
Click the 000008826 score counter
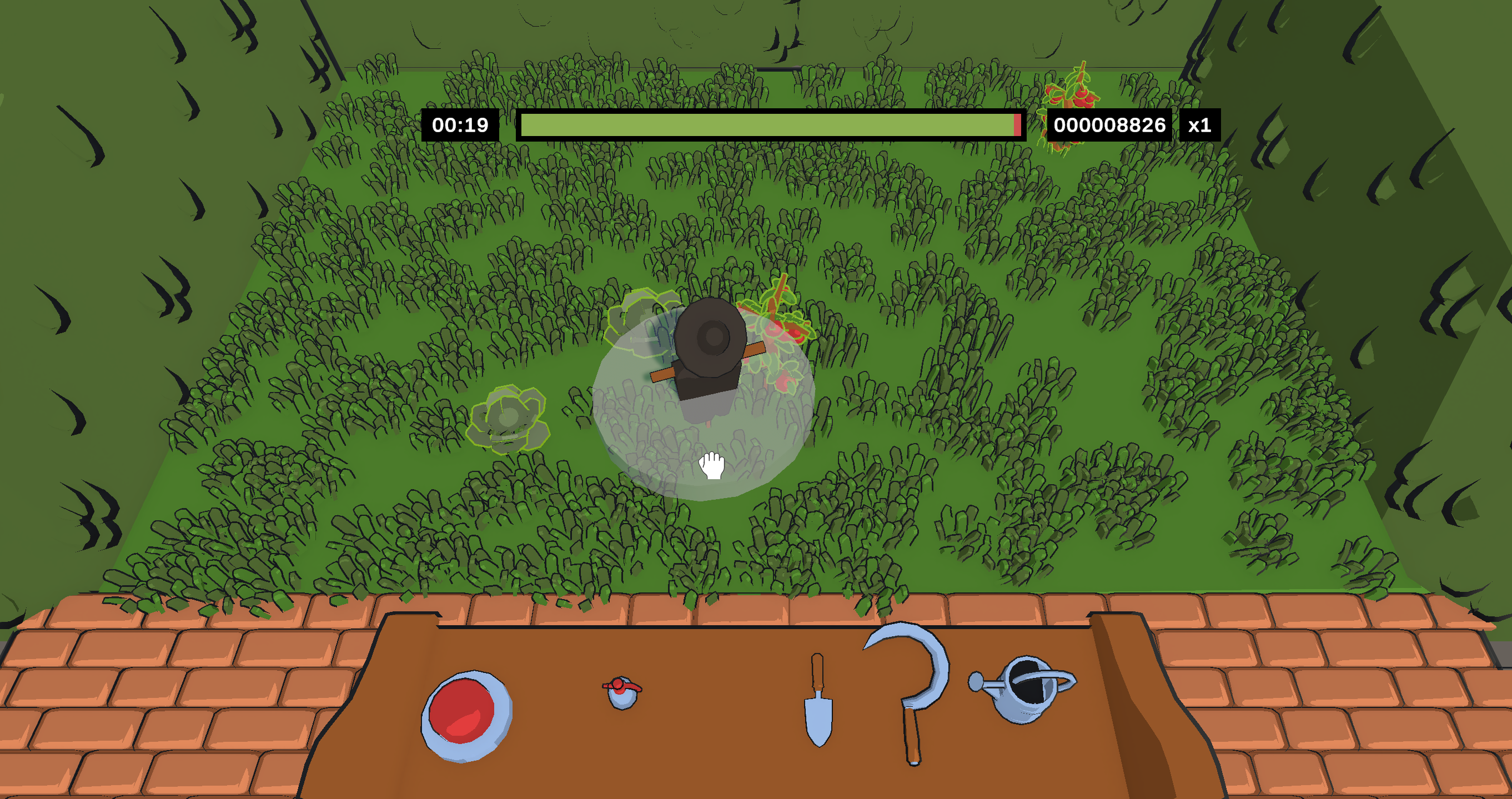click(x=1111, y=124)
